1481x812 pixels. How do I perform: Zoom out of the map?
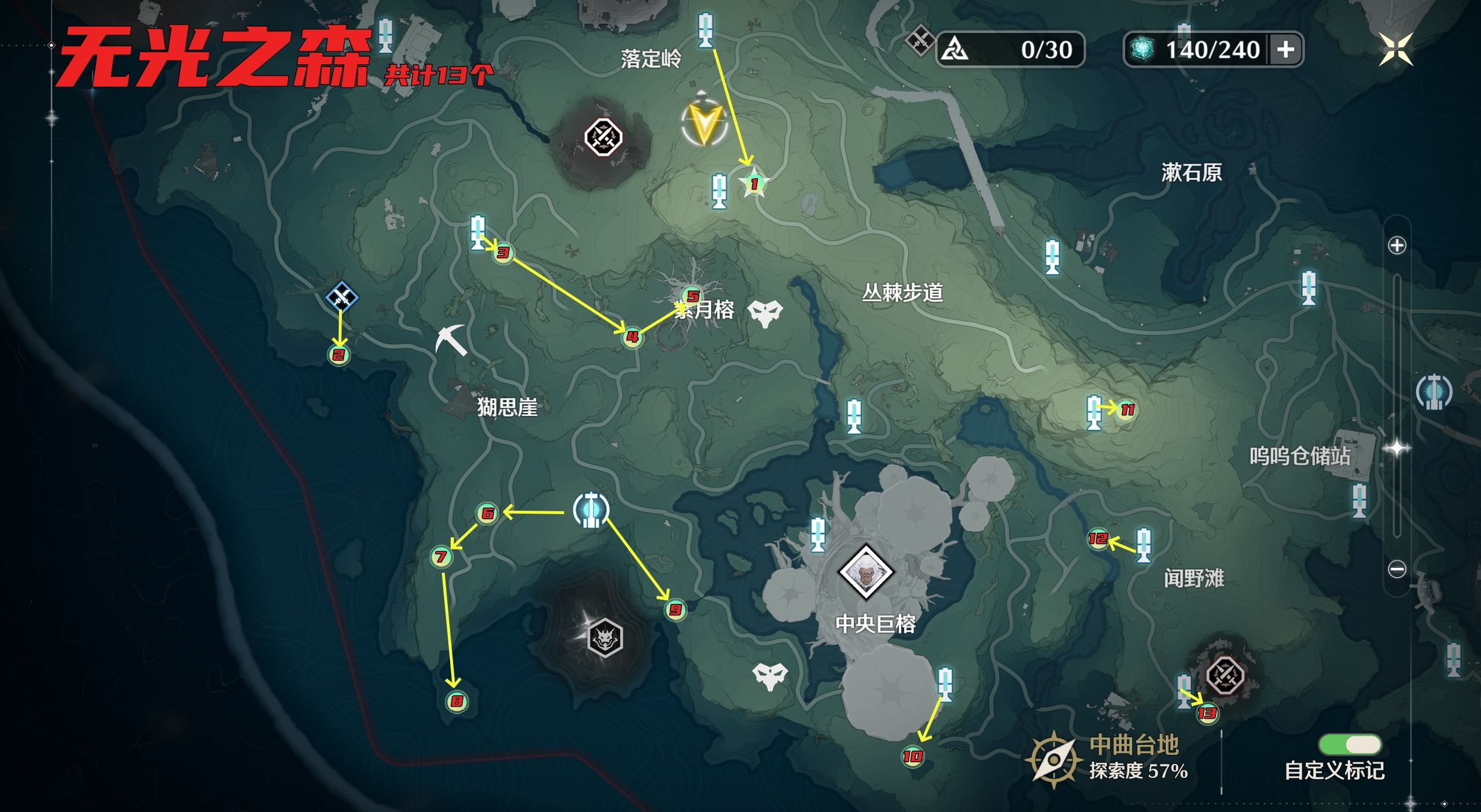(1397, 570)
